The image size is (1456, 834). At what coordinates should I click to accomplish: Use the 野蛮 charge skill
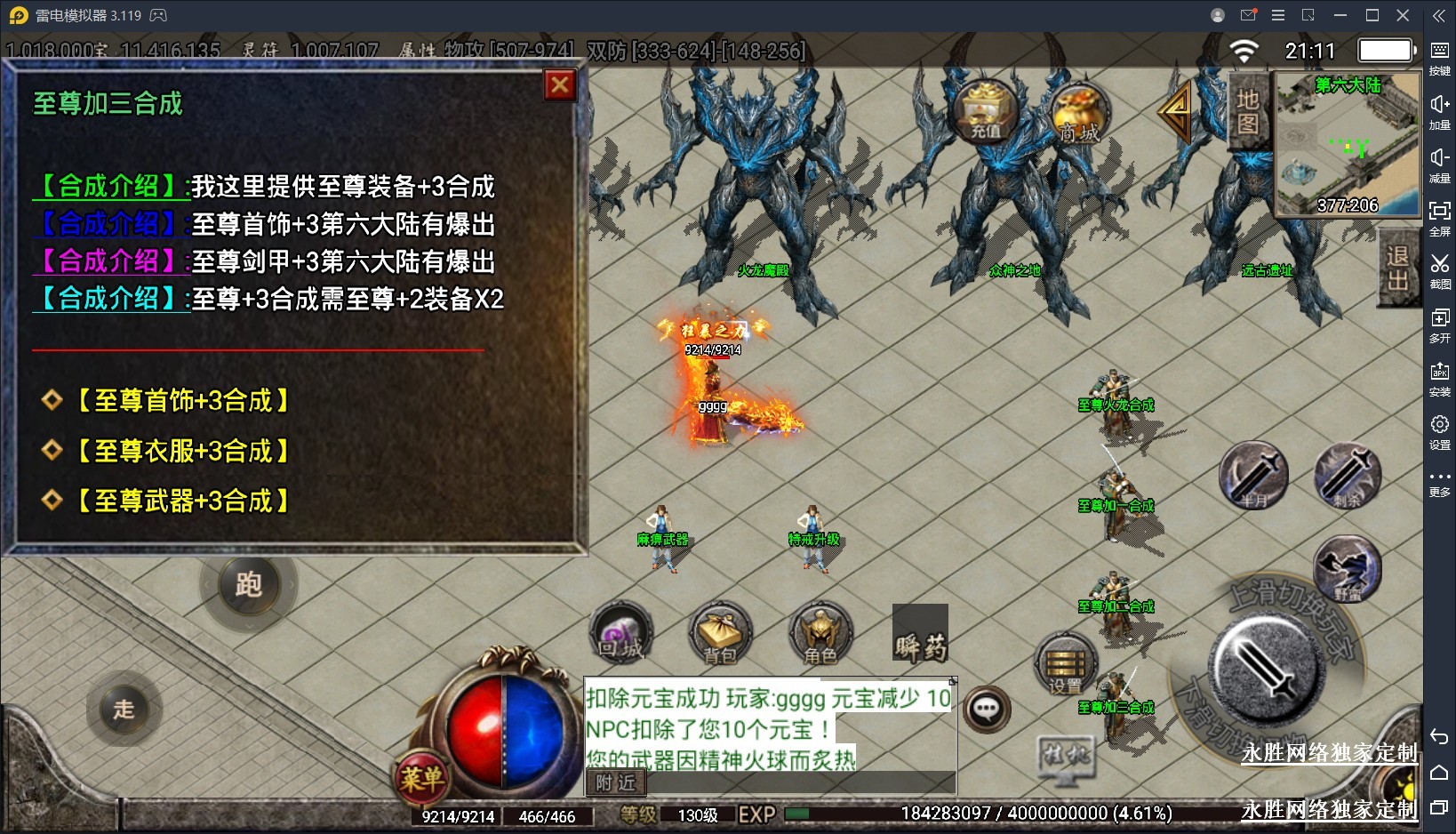coord(1348,570)
